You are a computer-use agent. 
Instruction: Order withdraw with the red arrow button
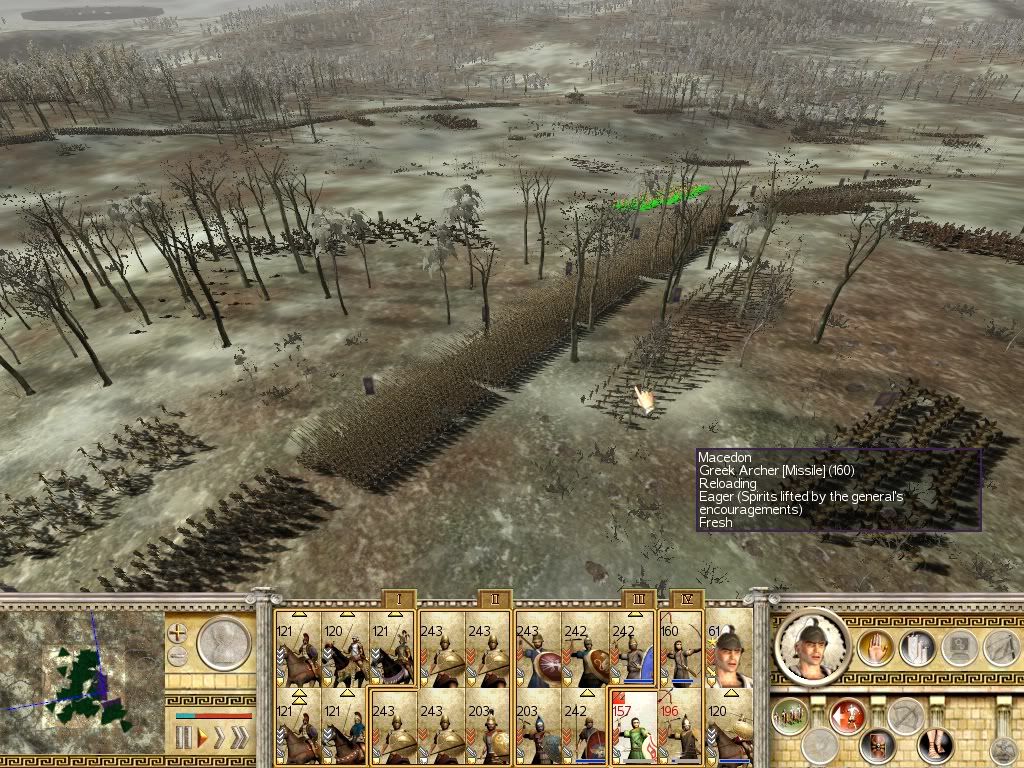848,714
